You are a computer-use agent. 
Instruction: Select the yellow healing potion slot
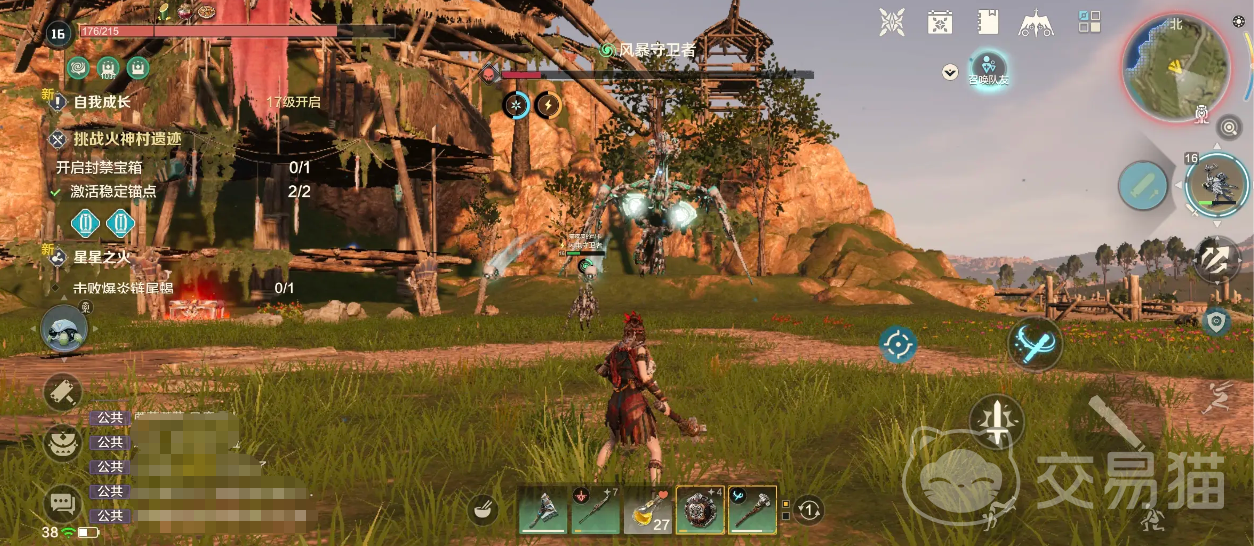point(648,510)
